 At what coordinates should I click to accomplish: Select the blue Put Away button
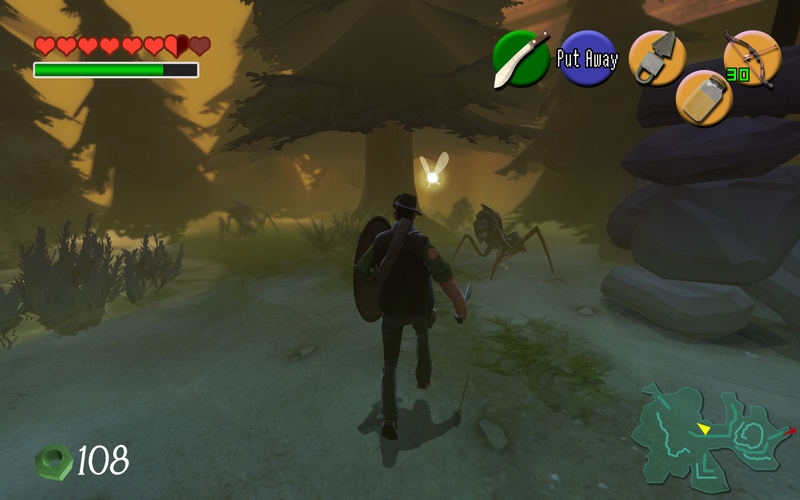click(x=587, y=59)
